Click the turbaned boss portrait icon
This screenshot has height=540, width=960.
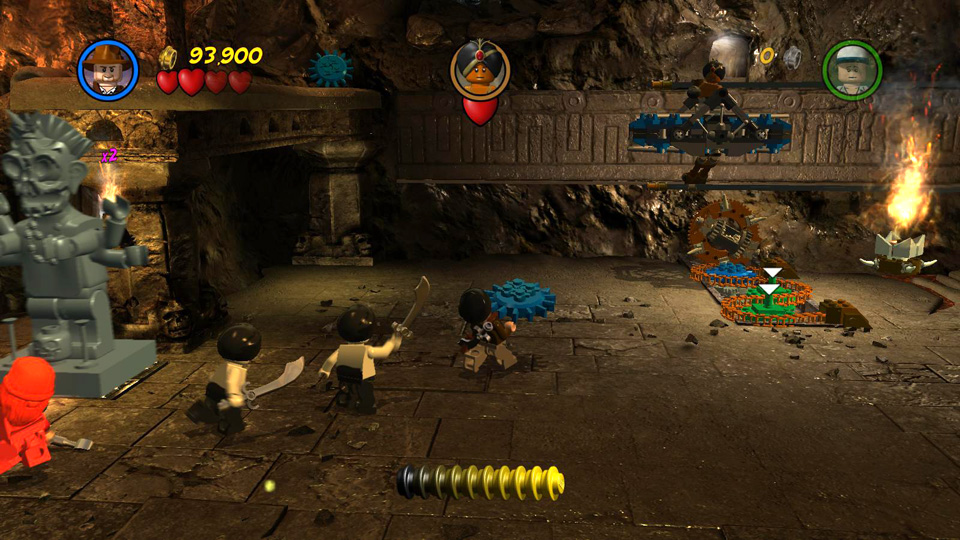point(480,68)
